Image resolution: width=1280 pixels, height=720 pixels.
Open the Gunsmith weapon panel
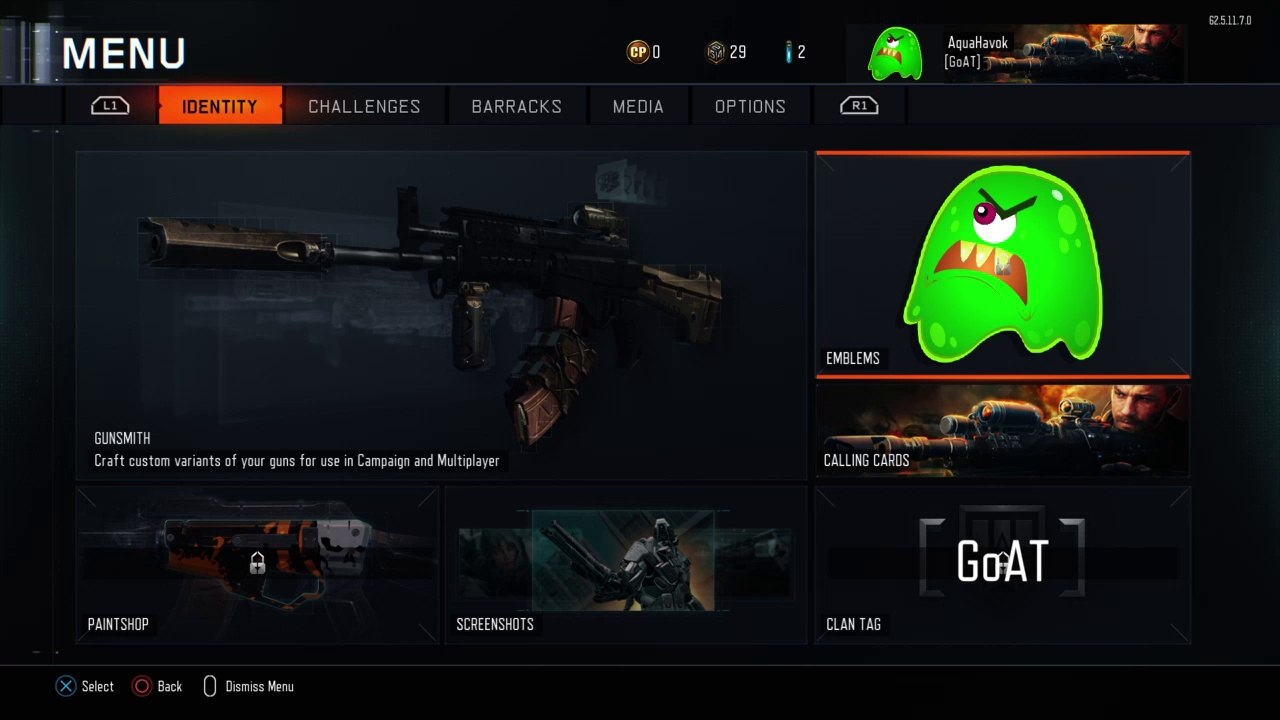tap(441, 315)
